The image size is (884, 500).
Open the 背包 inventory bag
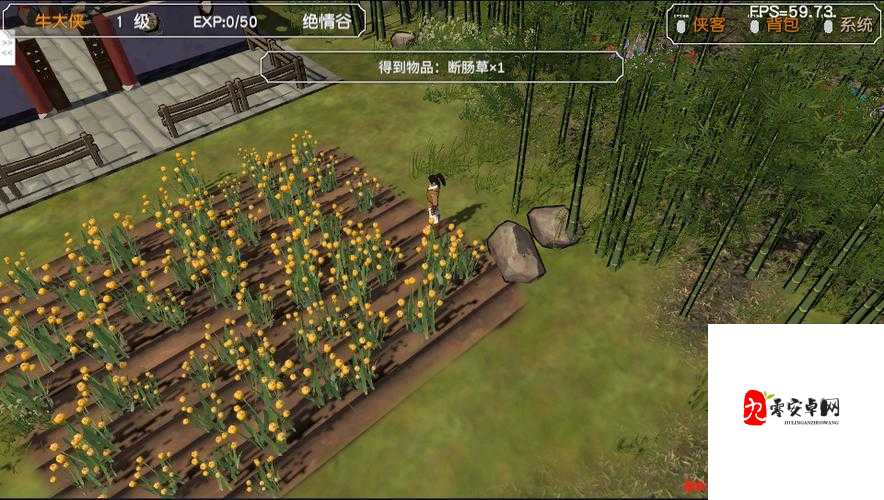coord(781,25)
